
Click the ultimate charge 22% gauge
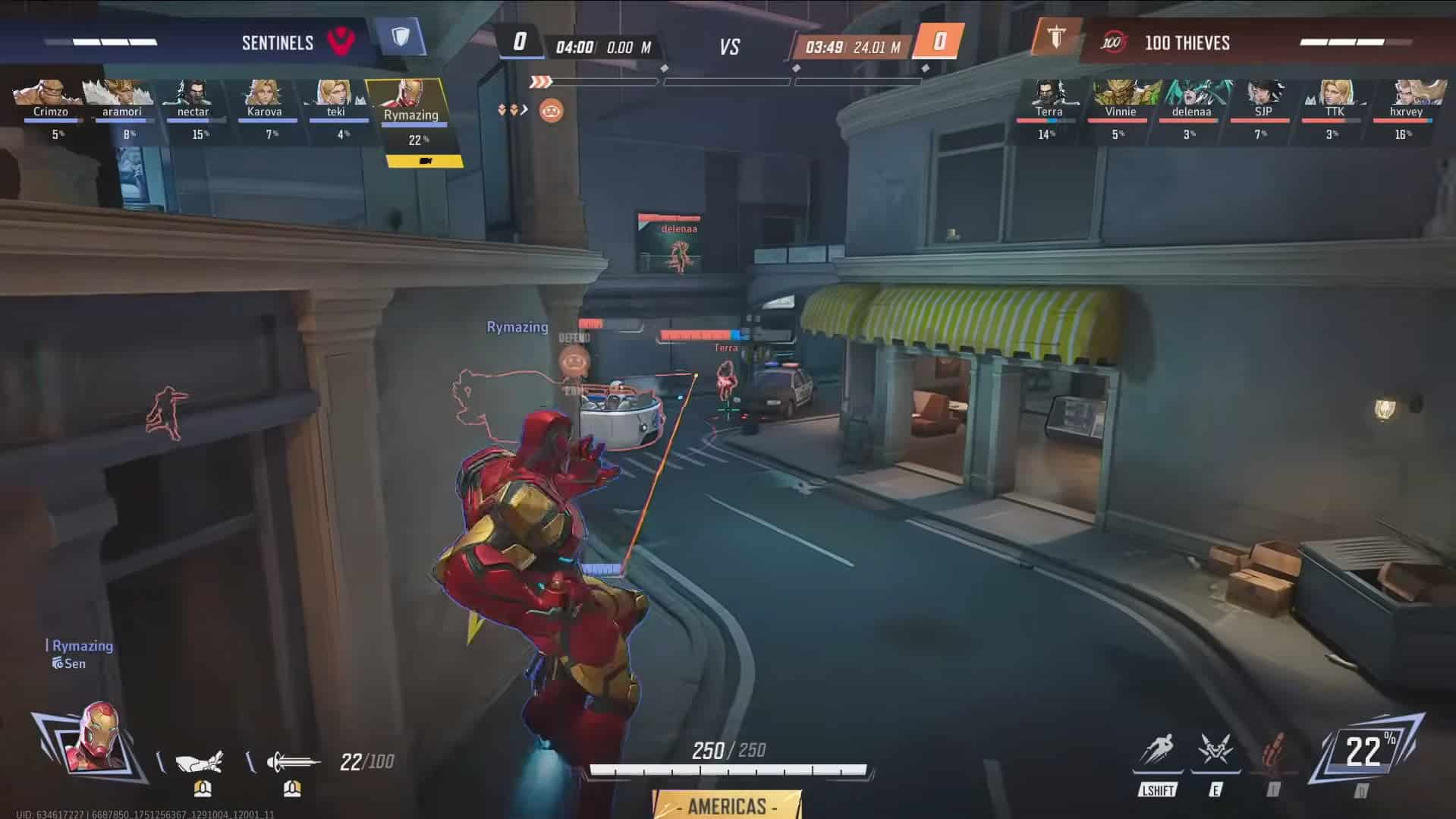[1364, 752]
